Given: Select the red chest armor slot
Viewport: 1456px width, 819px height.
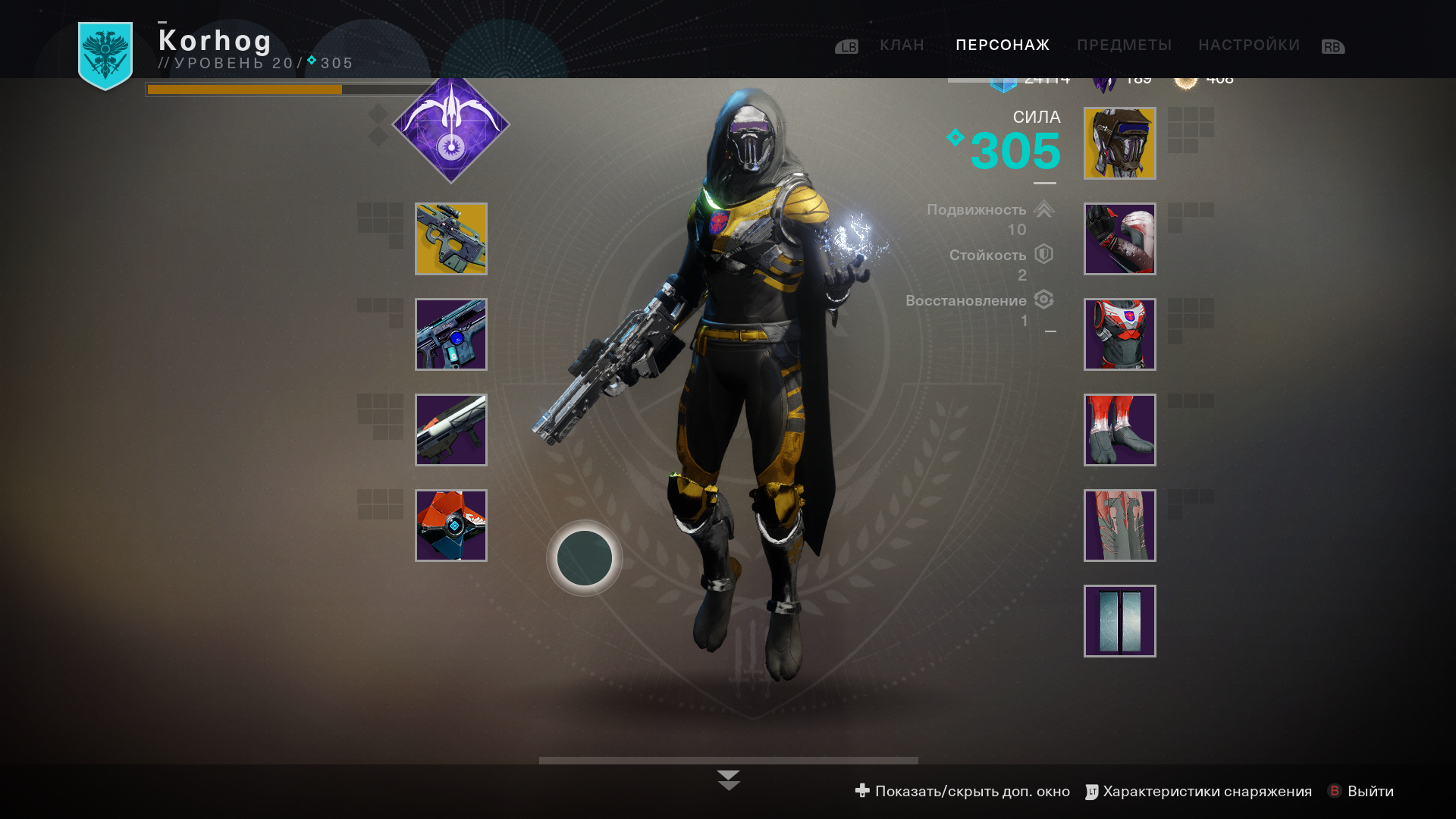Looking at the screenshot, I should coord(1119,334).
